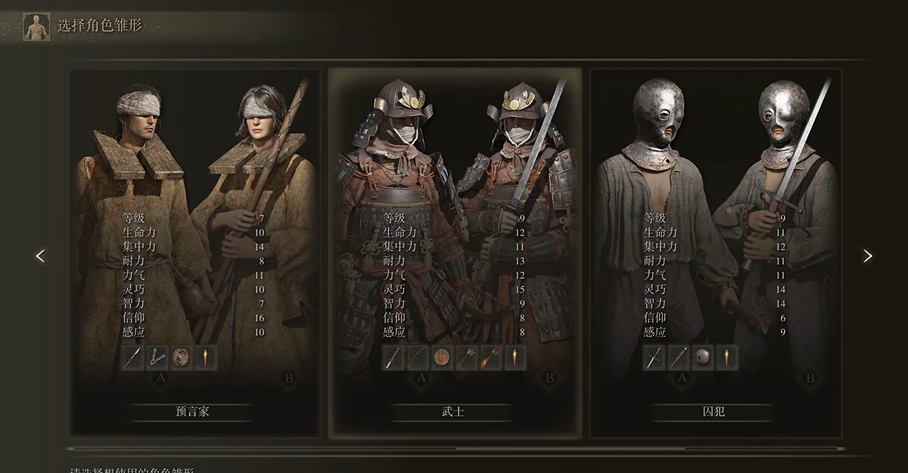The image size is (908, 473).
Task: Inspect the Samurai's torch icon
Action: tap(515, 357)
